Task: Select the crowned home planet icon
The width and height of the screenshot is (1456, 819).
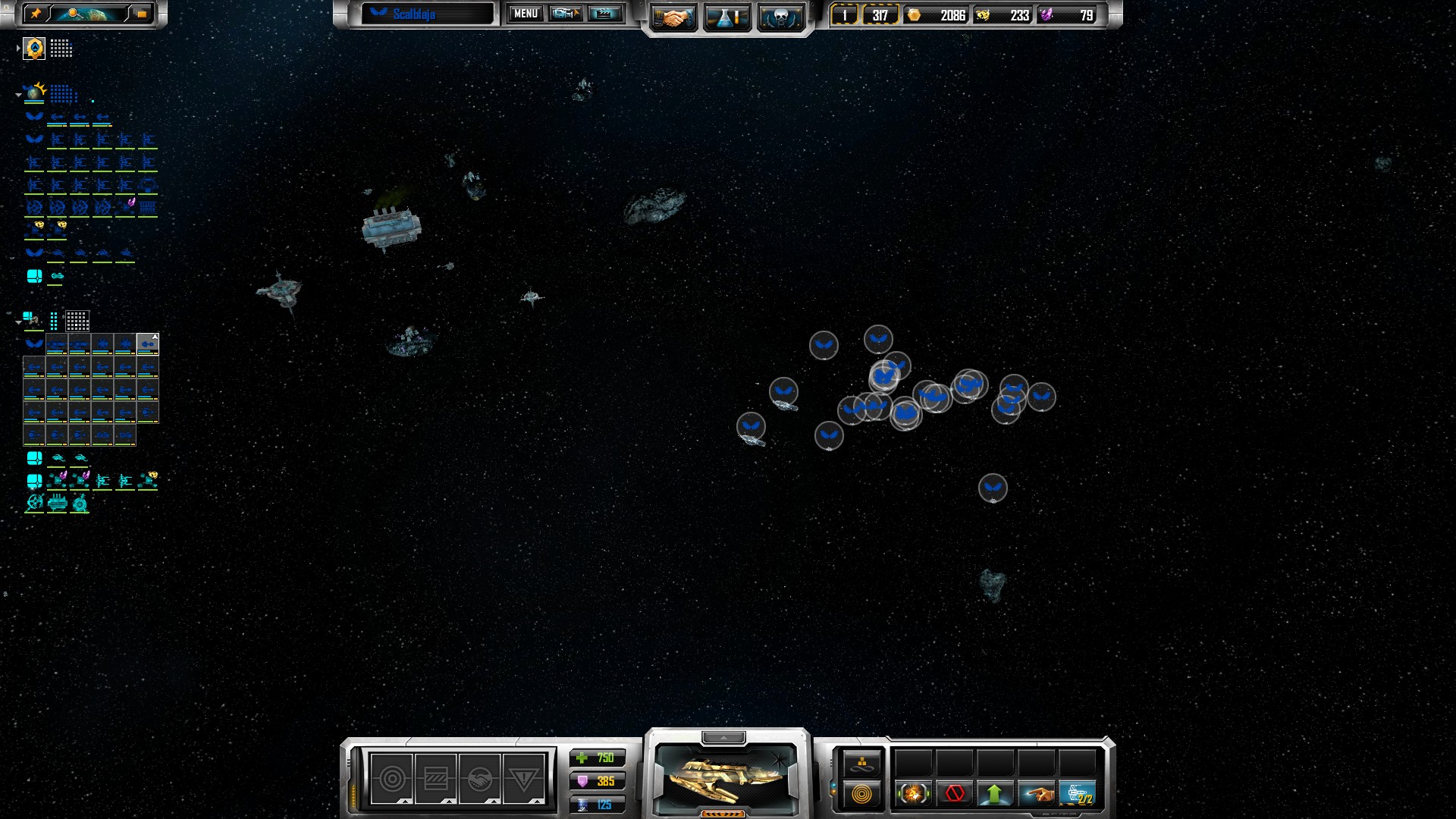Action: 35,93
